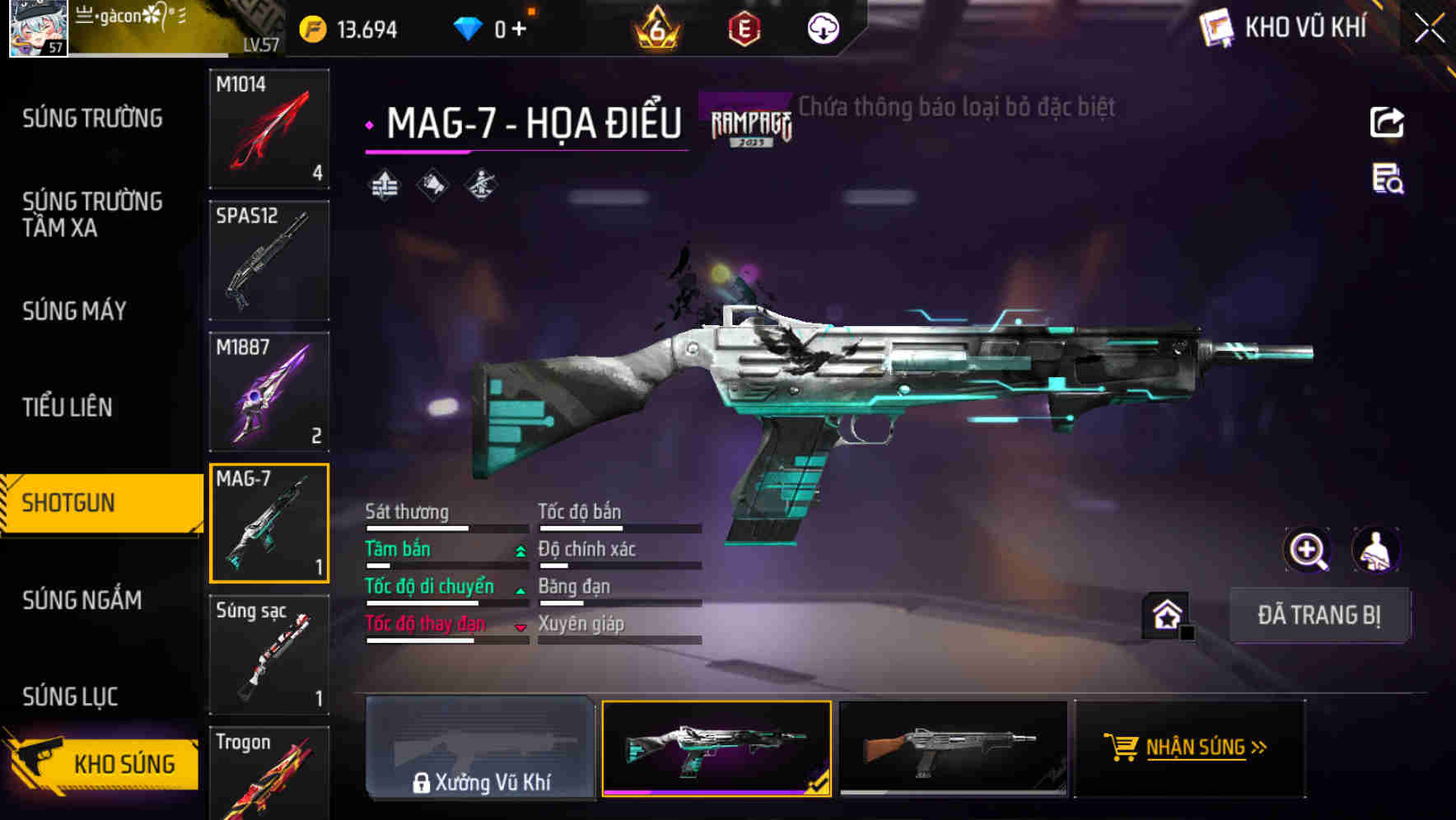1456x820 pixels.
Task: Preview weapon on character model icon
Action: tap(1375, 551)
